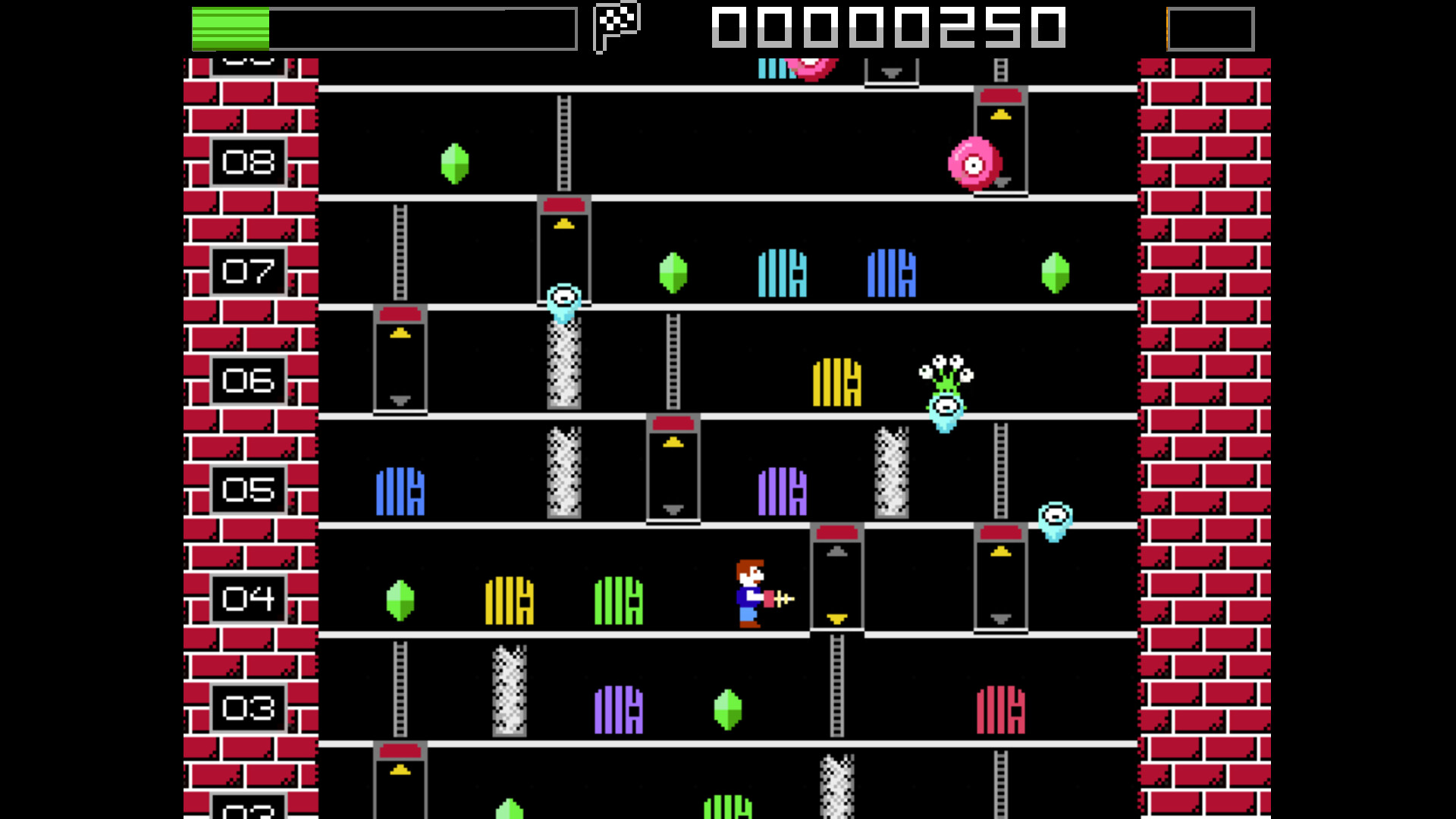Open the purple striped door on floor 05
The height and width of the screenshot is (819, 1456).
[x=782, y=493]
